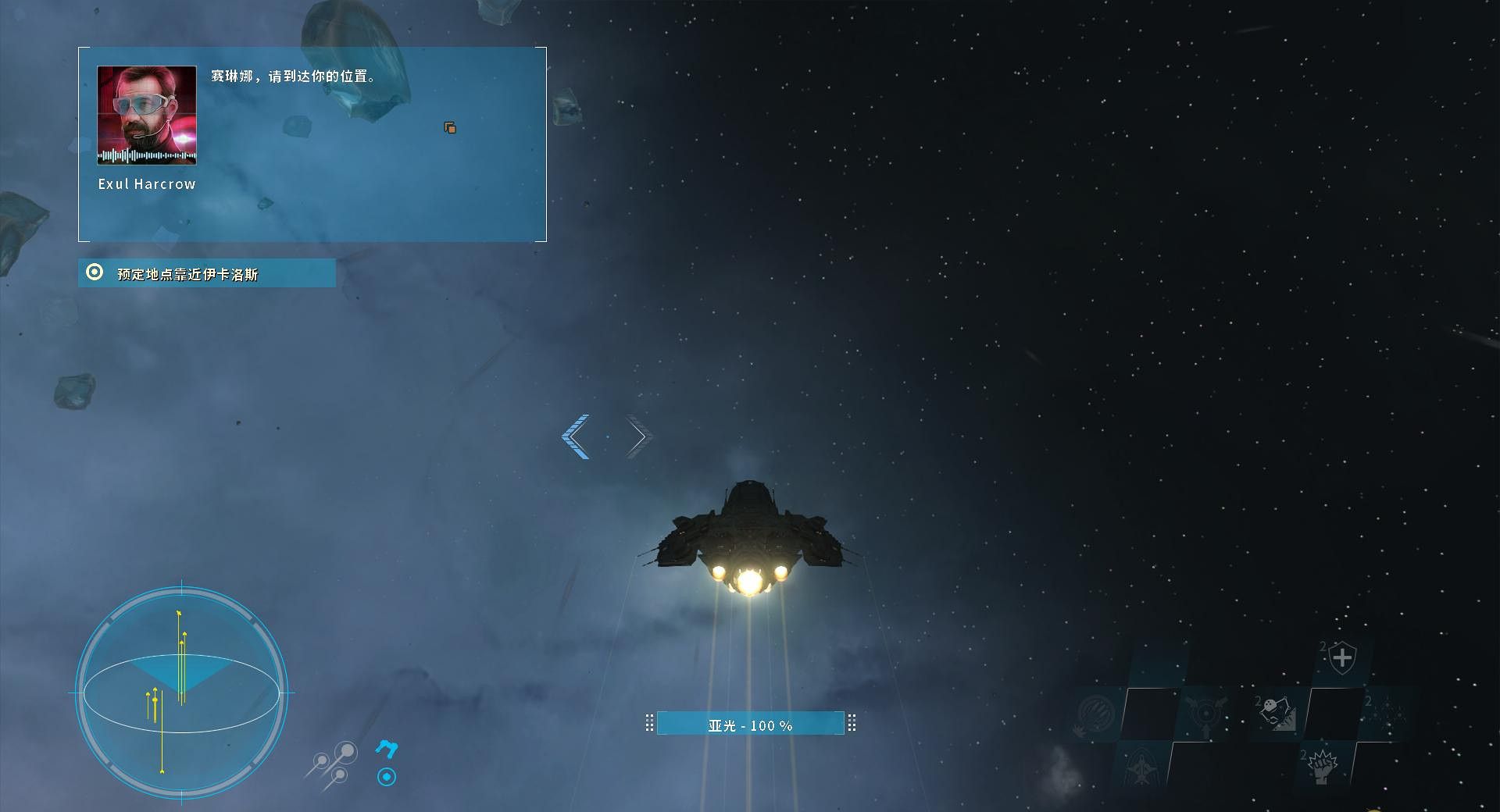1500x812 pixels.
Task: Select the objective tracker about approaching Icarus
Action: [x=207, y=273]
